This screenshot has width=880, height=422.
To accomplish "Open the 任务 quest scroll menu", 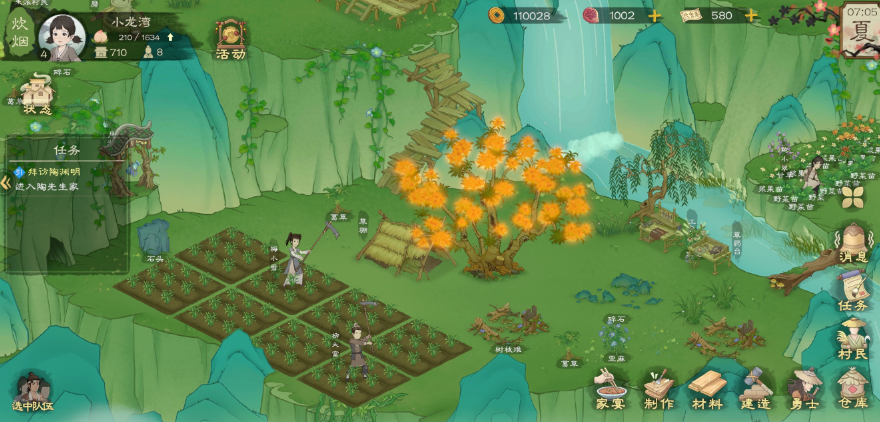I will (853, 293).
